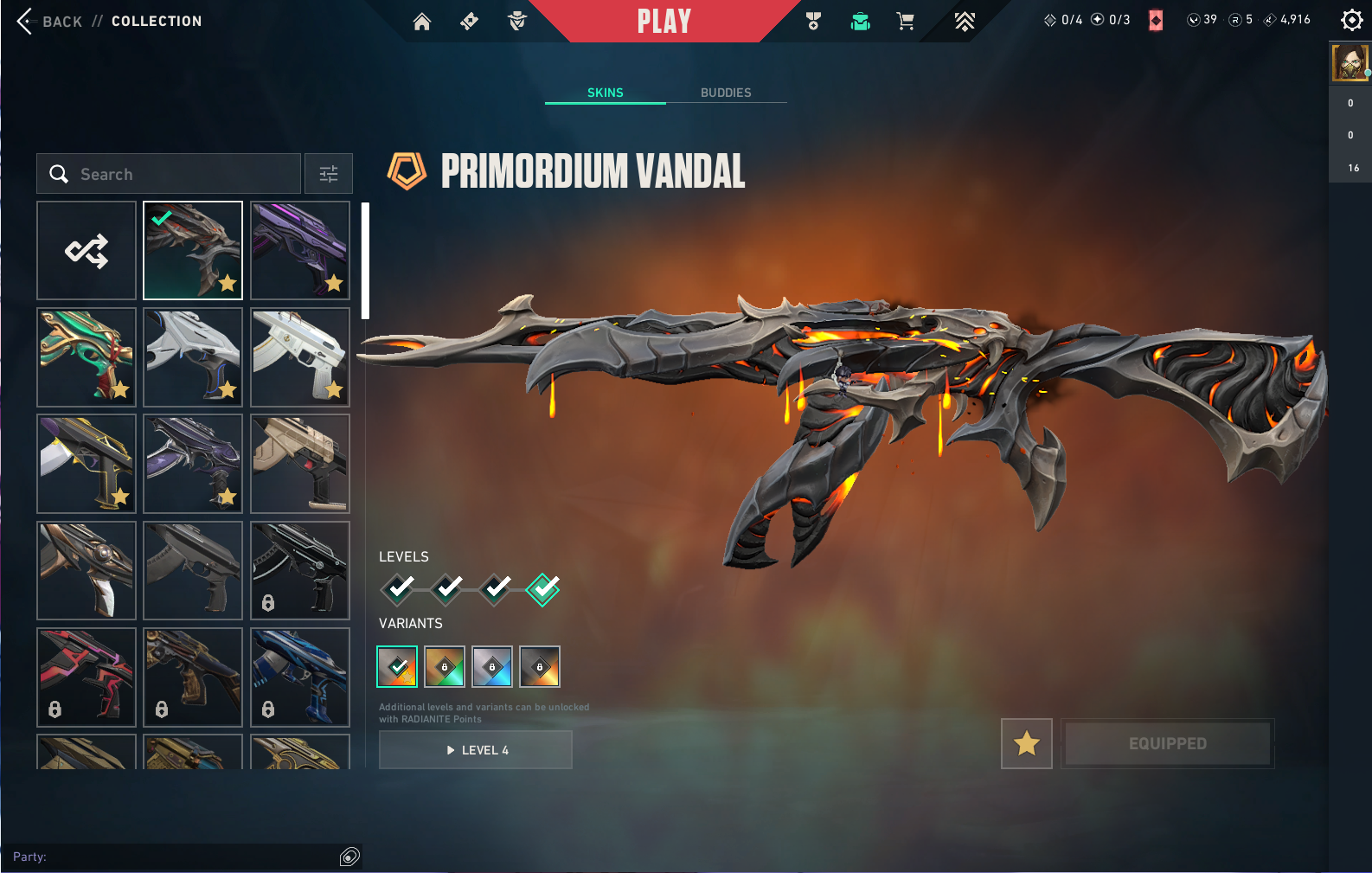
Task: Focus the skin Search field
Action: [x=169, y=174]
